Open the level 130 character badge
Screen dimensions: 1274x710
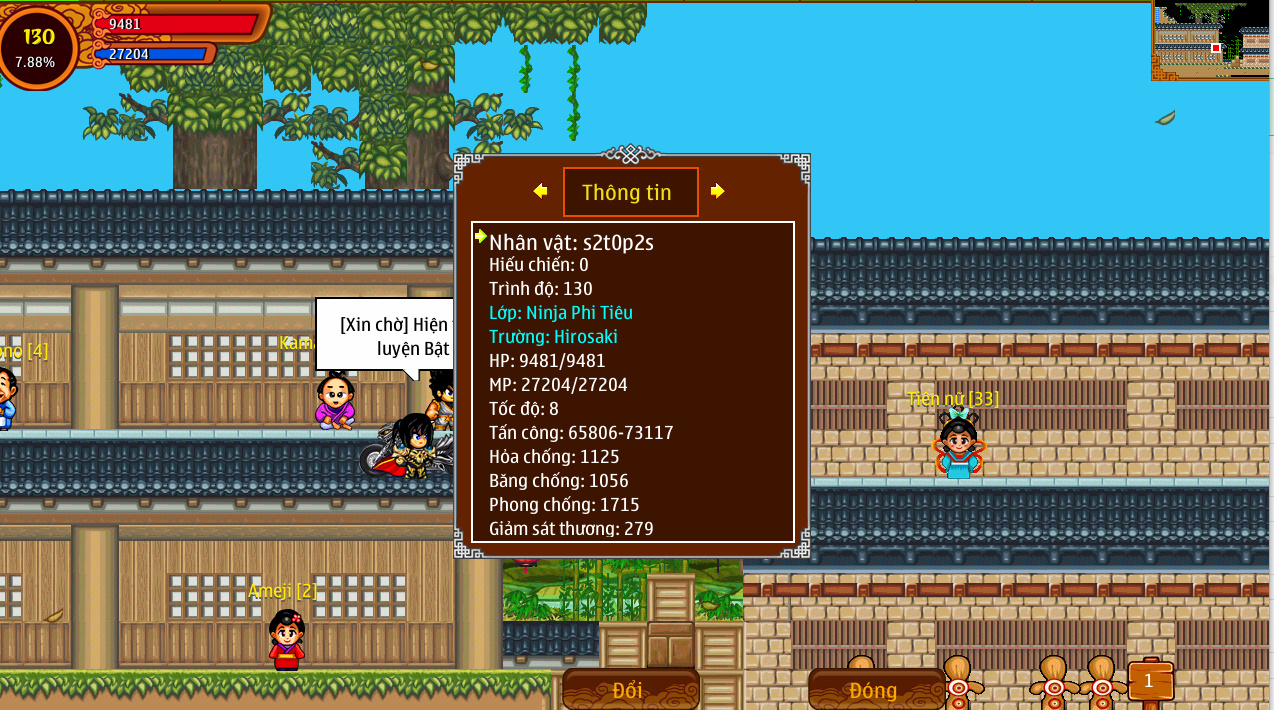point(38,47)
